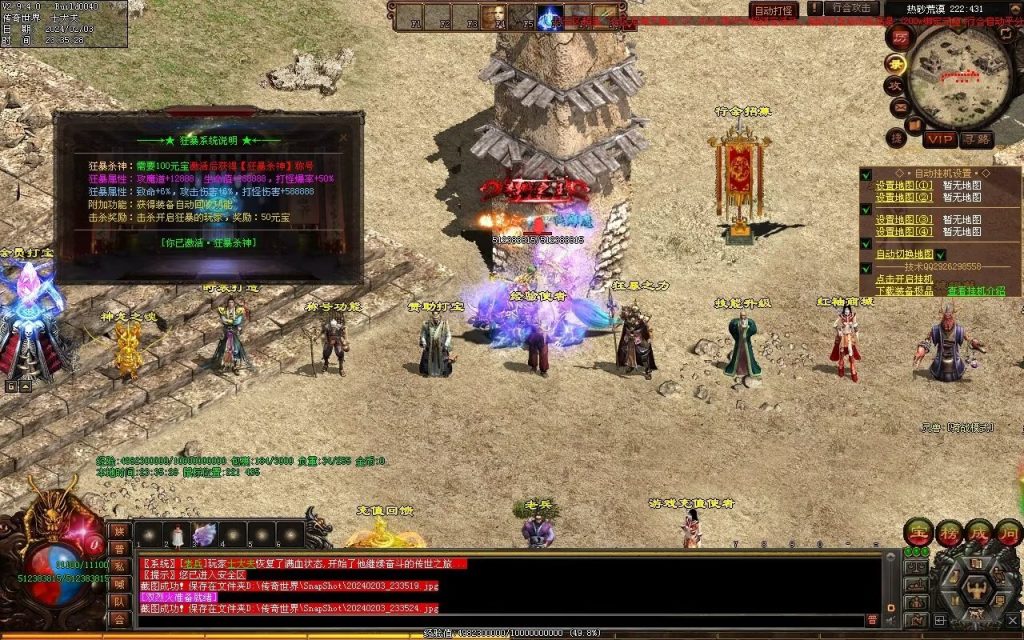This screenshot has width=1024, height=640.
Task: Switch chat to the 私 private channel
Action: 119,566
